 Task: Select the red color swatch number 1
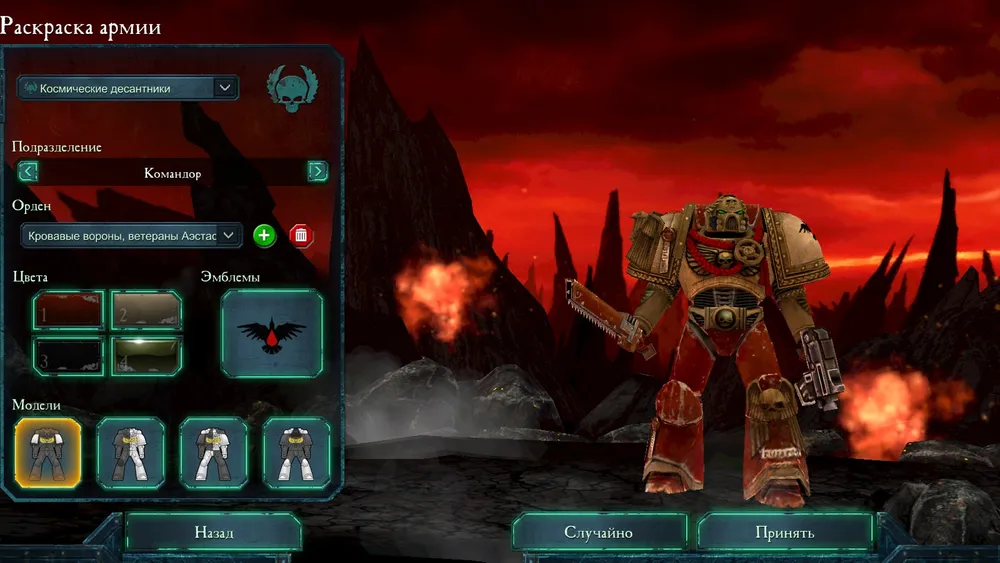pyautogui.click(x=68, y=311)
